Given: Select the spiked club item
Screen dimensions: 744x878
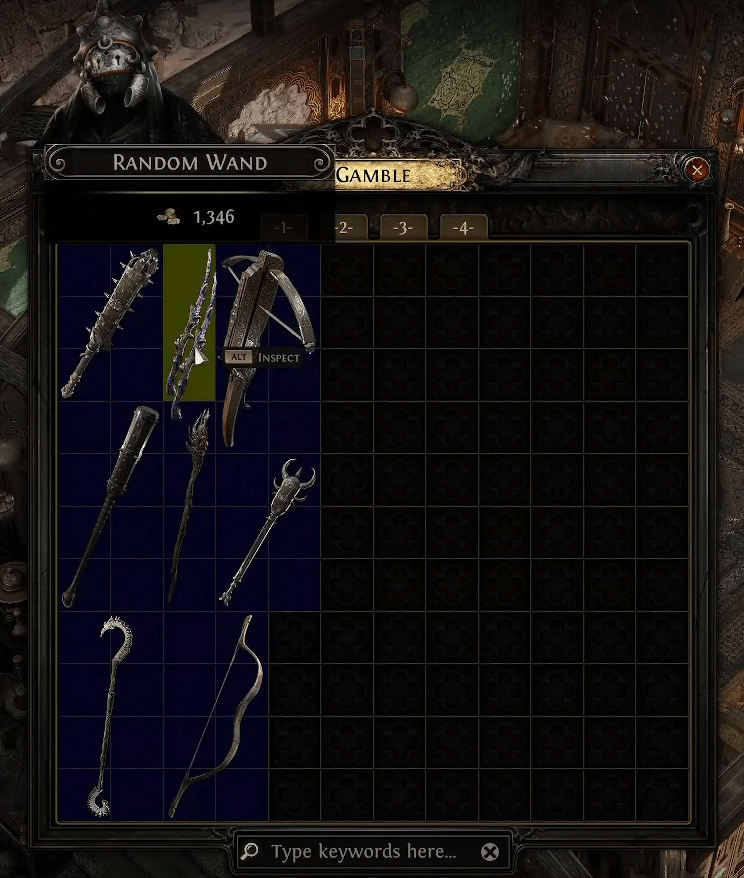Looking at the screenshot, I should (x=110, y=322).
